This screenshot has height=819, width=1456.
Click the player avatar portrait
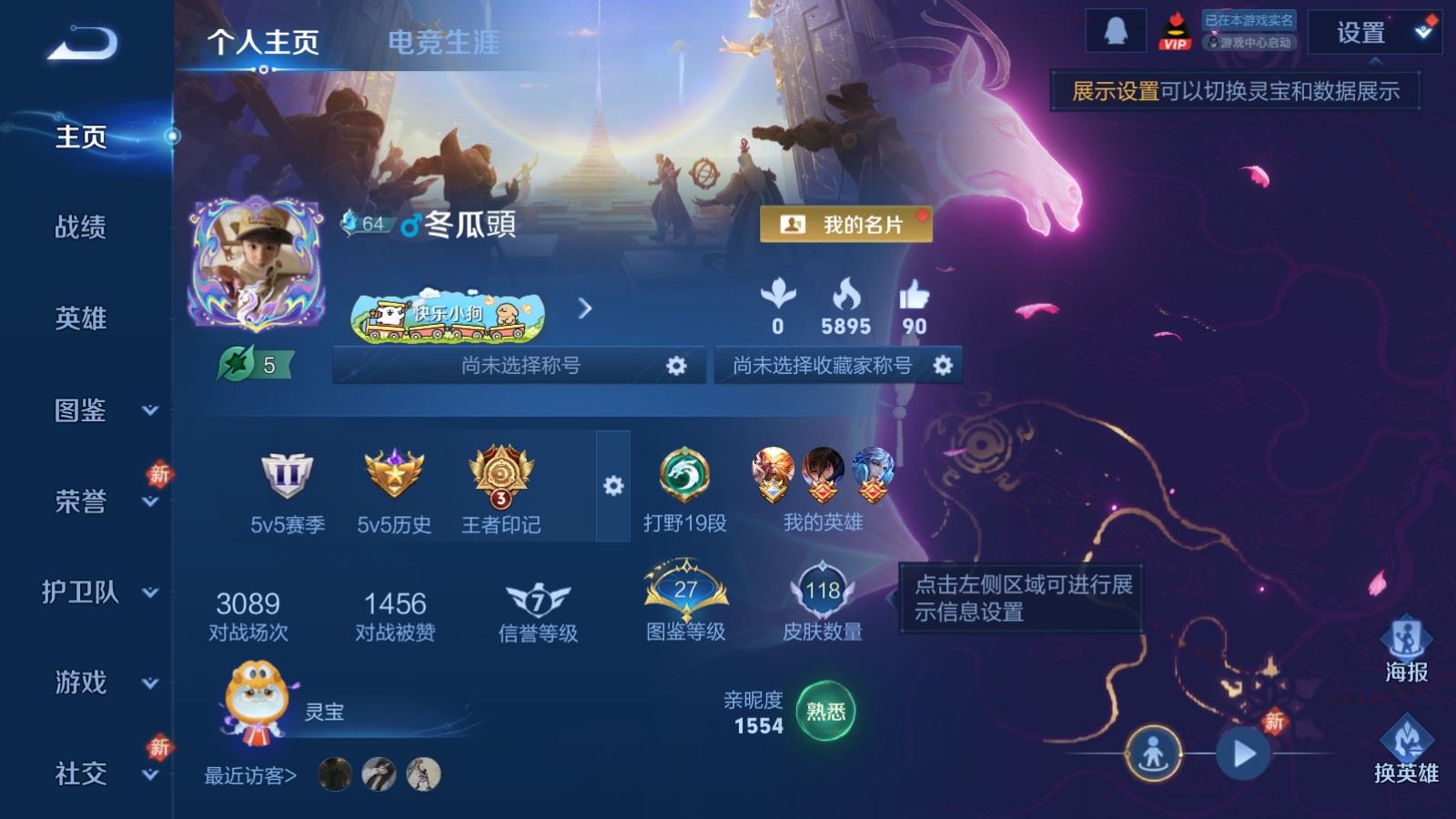pyautogui.click(x=257, y=264)
